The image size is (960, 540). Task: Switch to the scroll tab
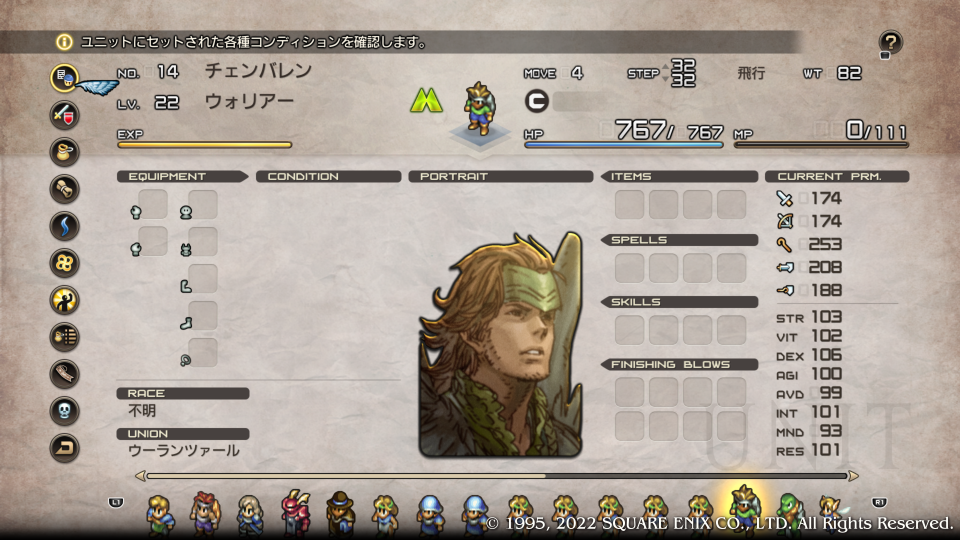click(x=65, y=188)
